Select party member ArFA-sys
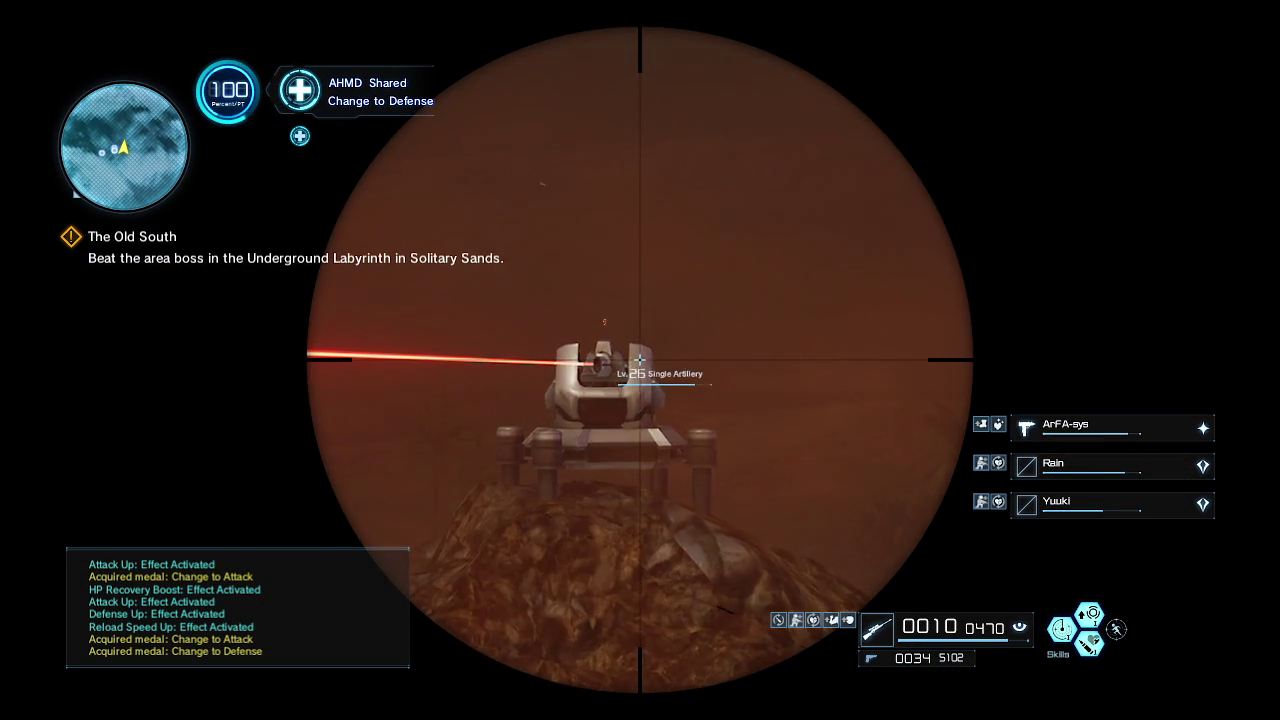Viewport: 1280px width, 720px height. [1112, 428]
